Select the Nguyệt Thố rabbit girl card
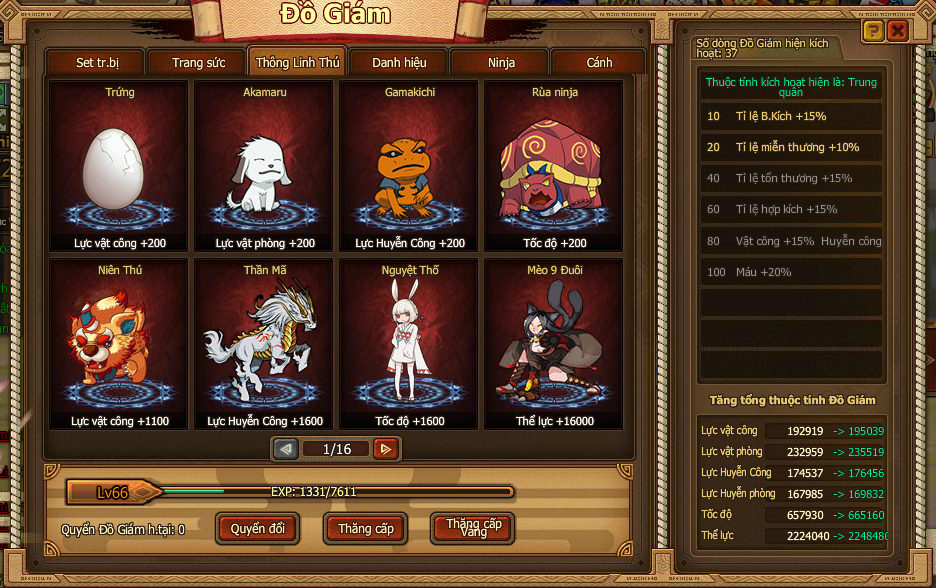The height and width of the screenshot is (588, 936). click(409, 345)
